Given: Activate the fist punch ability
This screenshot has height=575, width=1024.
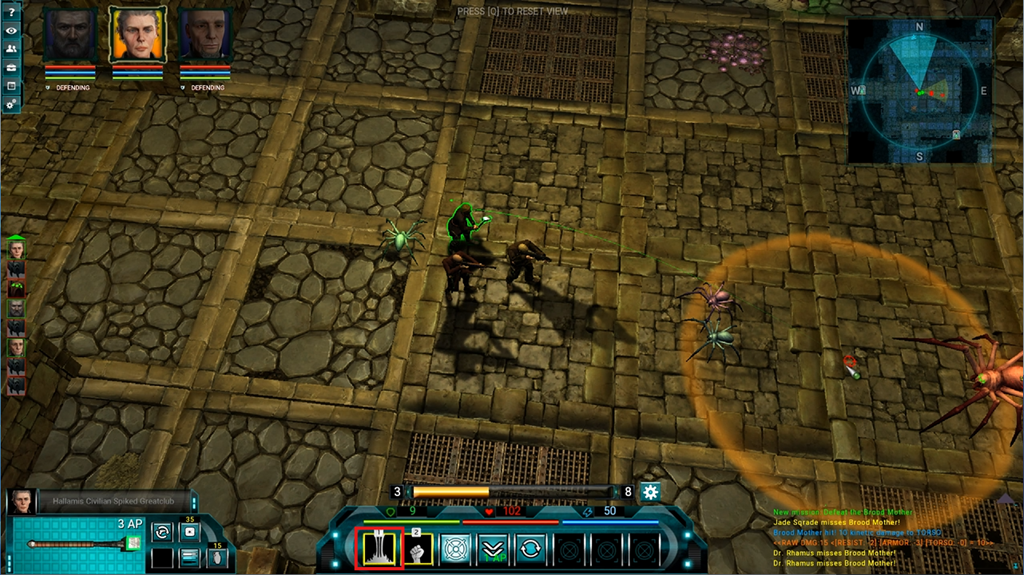Looking at the screenshot, I should click(417, 548).
